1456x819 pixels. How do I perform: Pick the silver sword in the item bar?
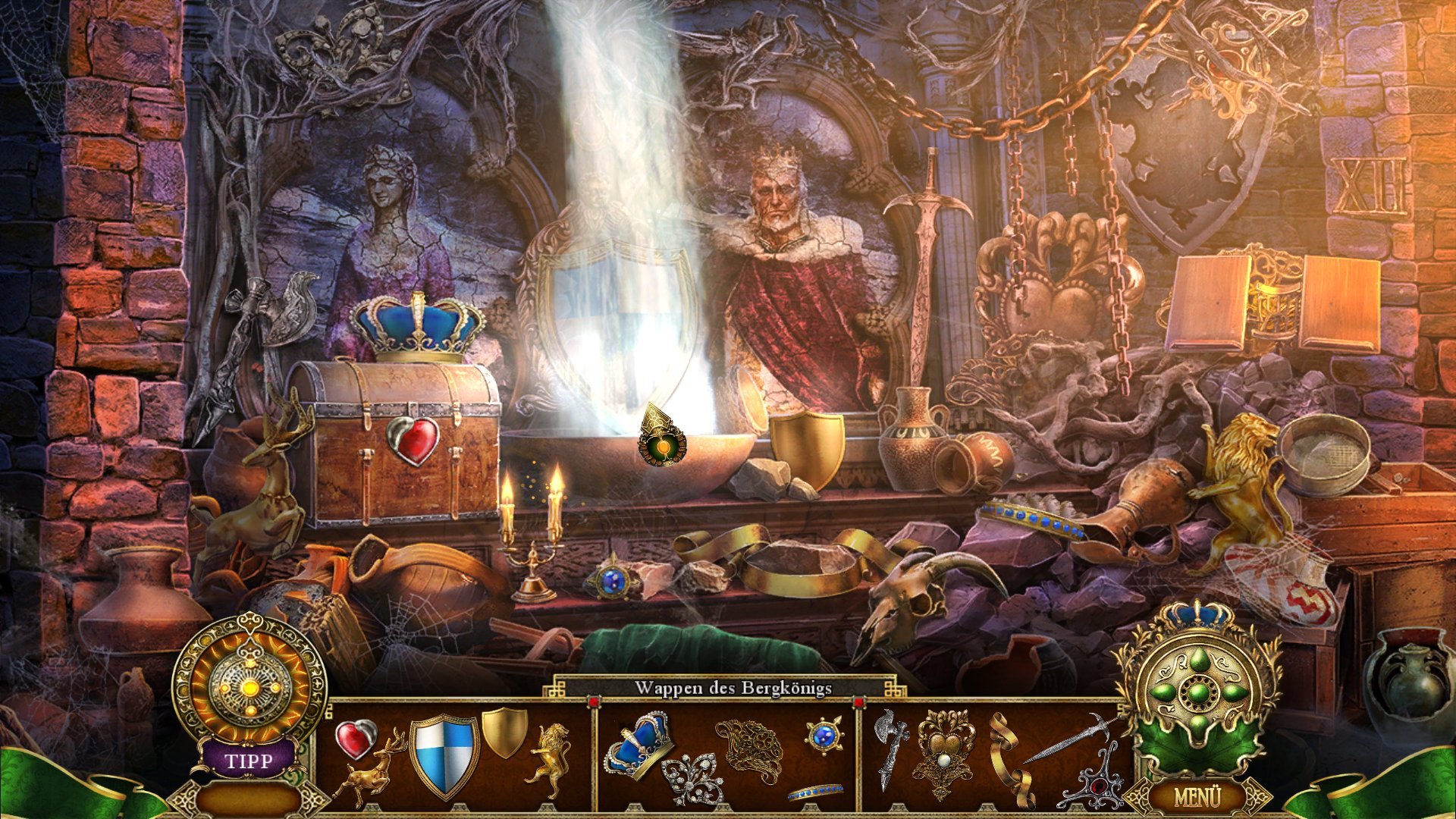(x=1069, y=738)
